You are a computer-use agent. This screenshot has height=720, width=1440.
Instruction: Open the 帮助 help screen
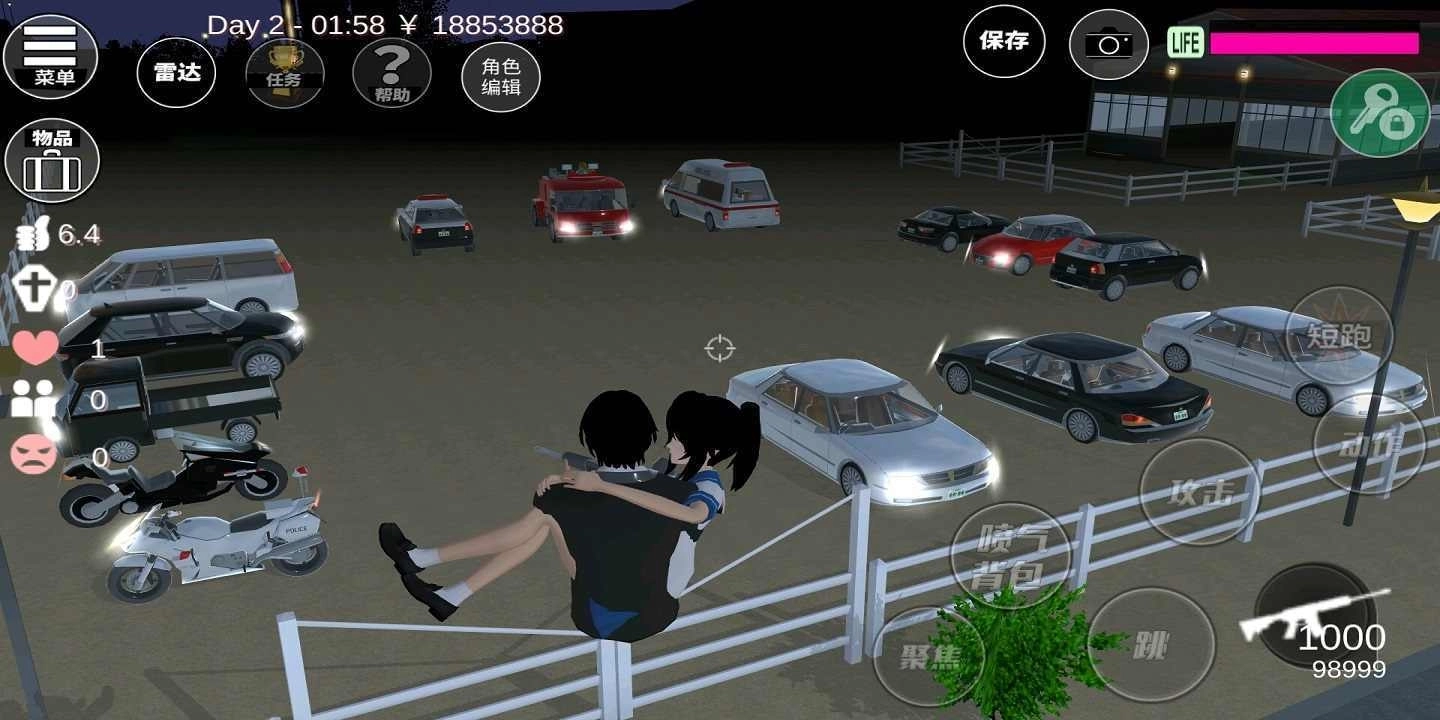click(392, 72)
